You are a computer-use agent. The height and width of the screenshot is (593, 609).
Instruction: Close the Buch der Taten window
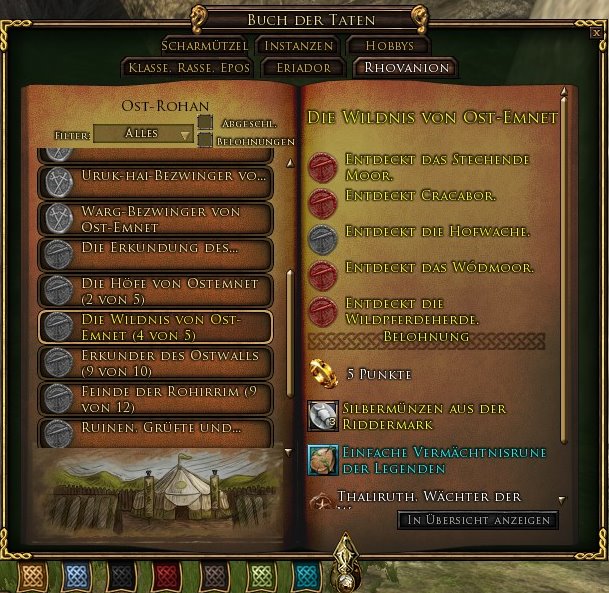tap(596, 32)
